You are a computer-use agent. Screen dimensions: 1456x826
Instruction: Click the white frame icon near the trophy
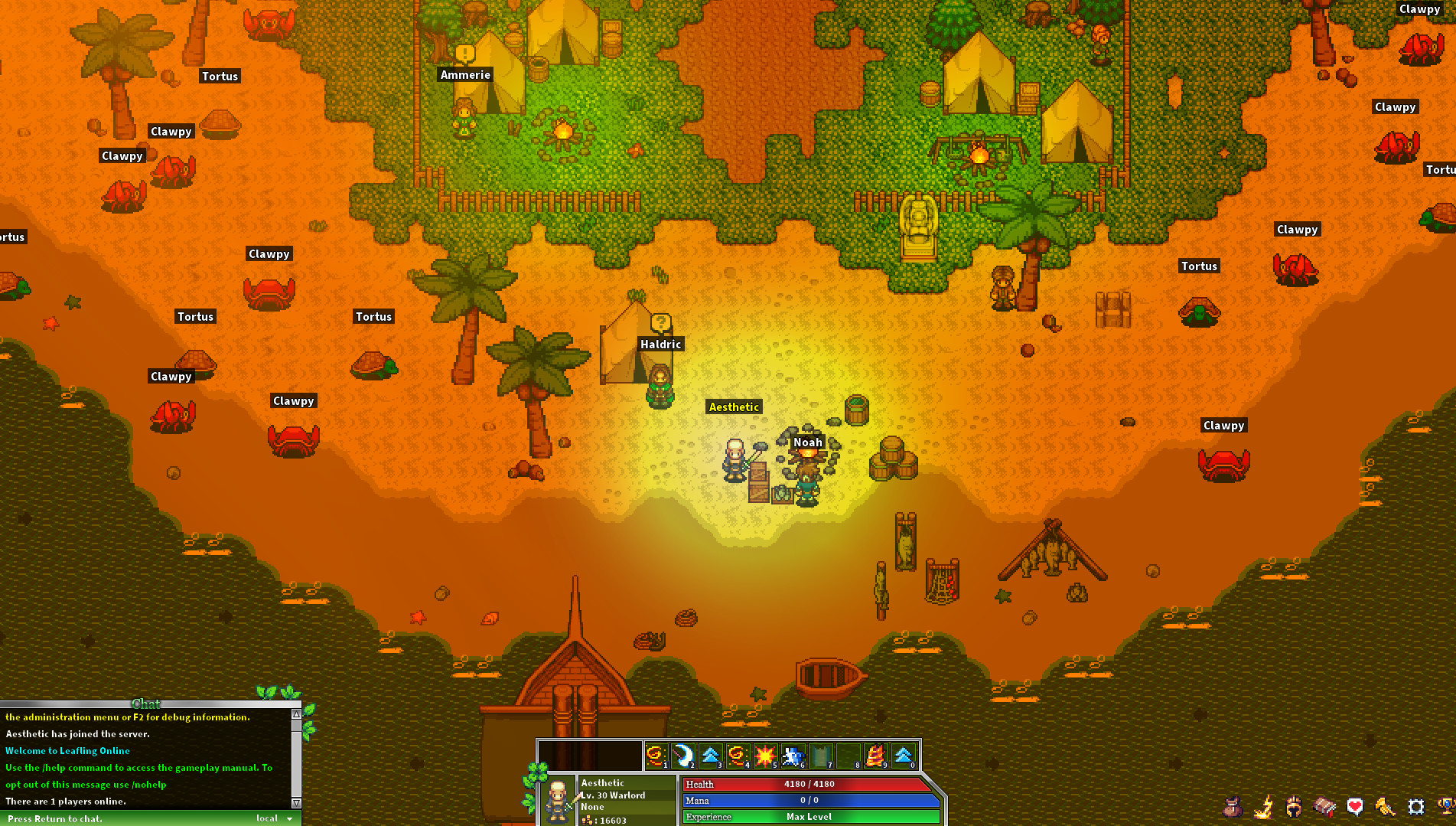point(1415,806)
